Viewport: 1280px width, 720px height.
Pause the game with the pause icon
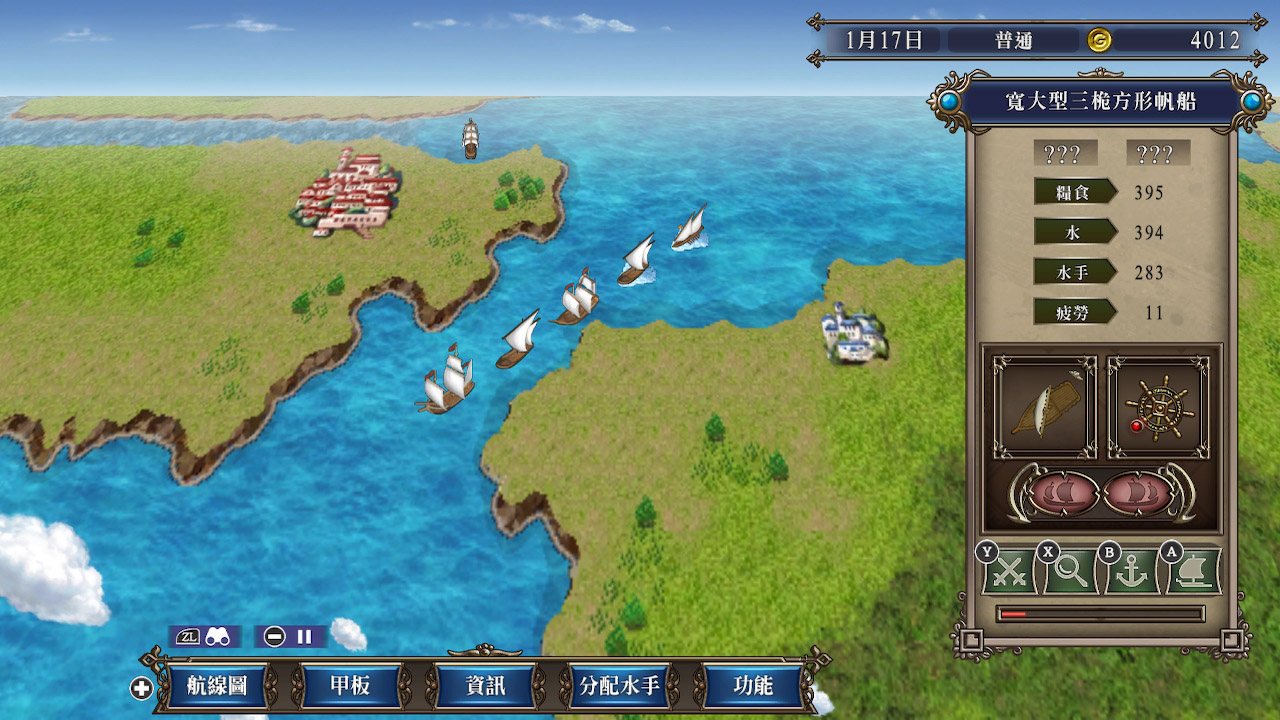[x=304, y=636]
